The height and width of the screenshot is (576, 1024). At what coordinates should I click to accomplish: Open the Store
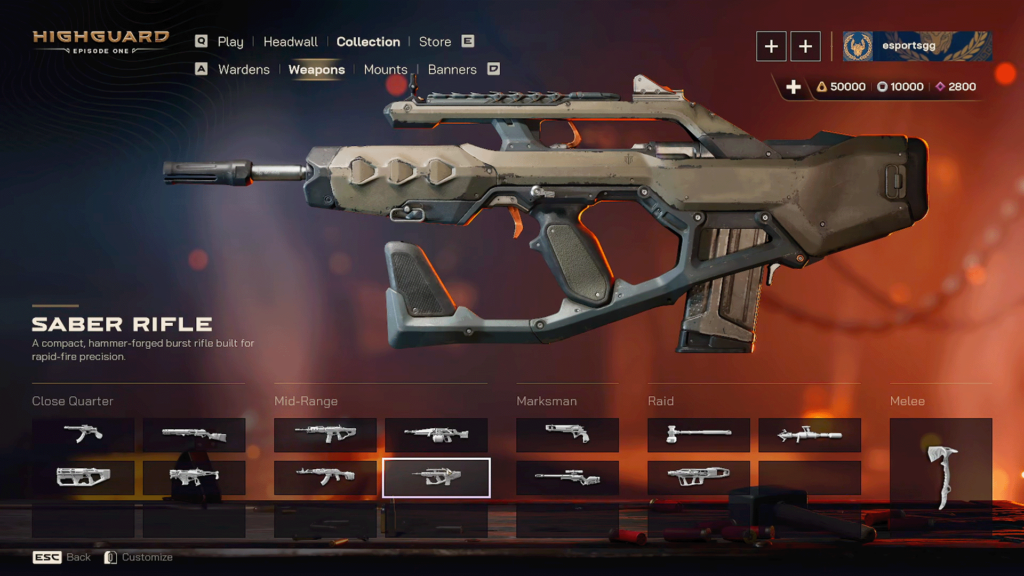pos(435,42)
